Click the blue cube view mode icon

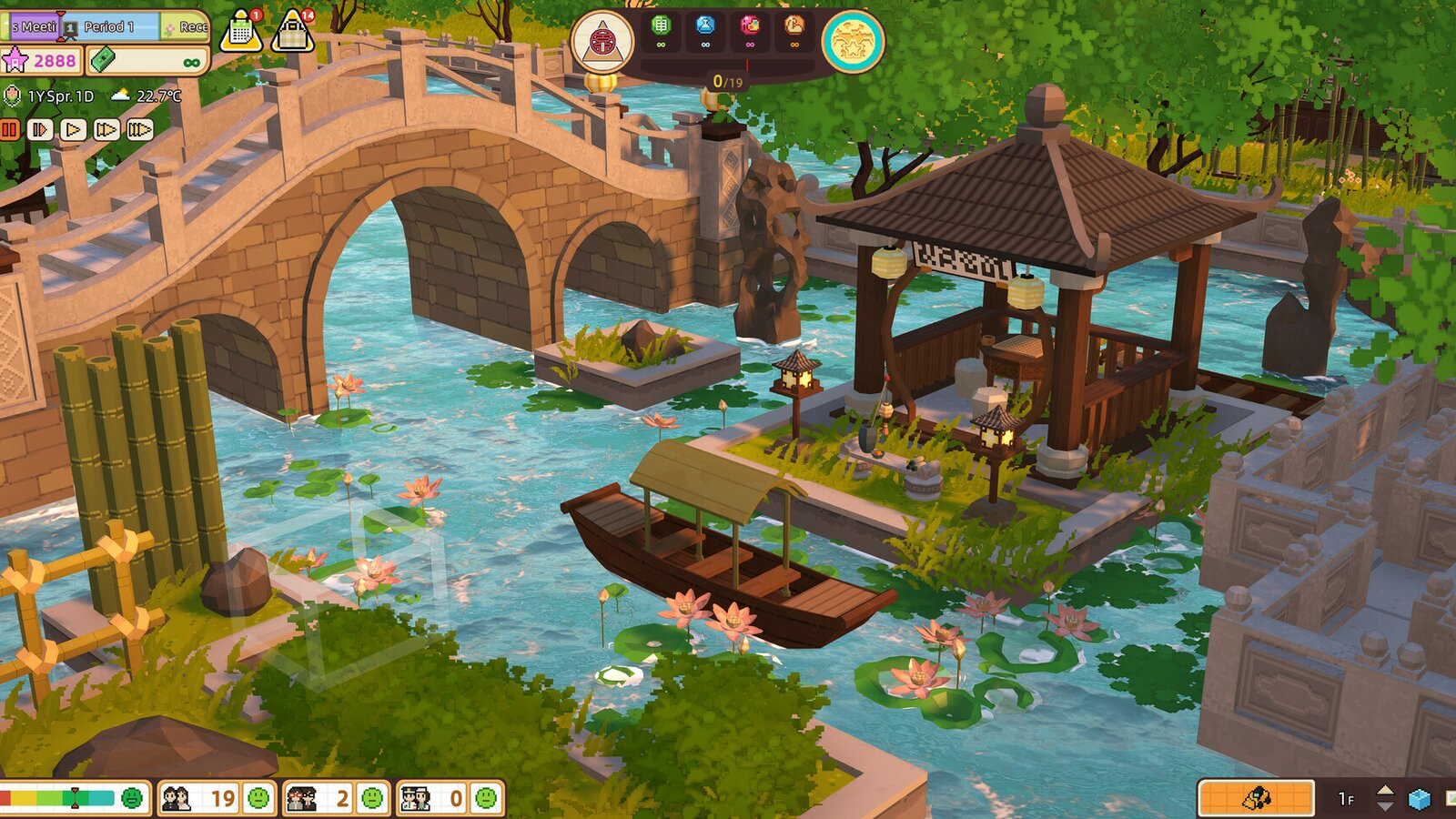tap(1420, 798)
